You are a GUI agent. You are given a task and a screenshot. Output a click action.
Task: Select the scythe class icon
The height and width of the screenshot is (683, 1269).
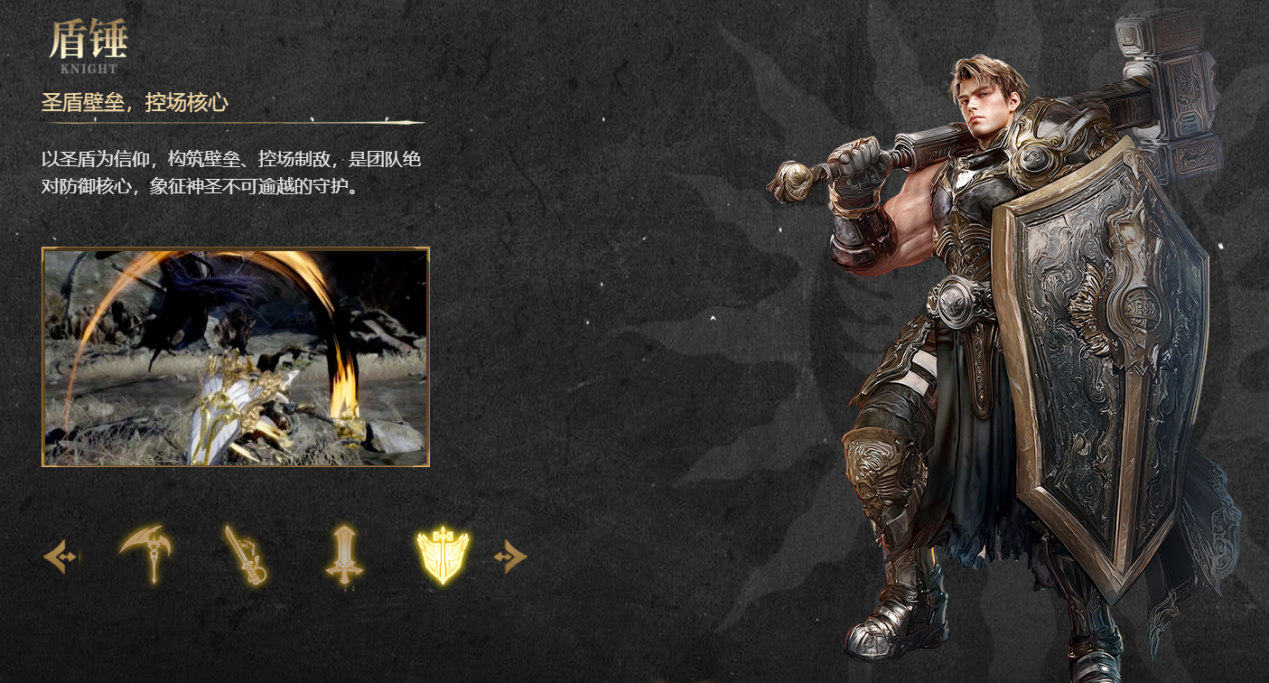click(146, 554)
